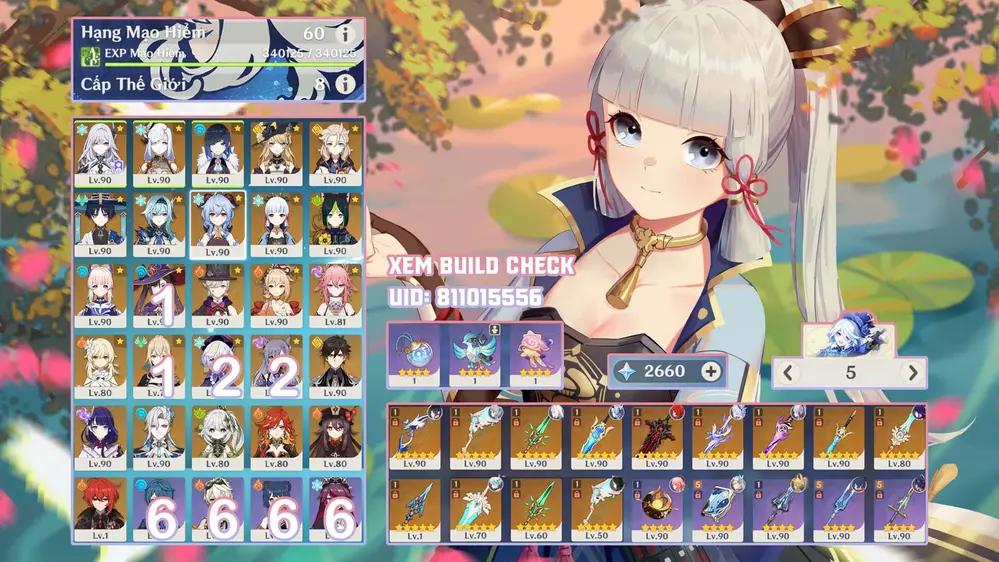Image resolution: width=999 pixels, height=562 pixels.
Task: Select Kokomi's character portrait
Action: click(99, 293)
